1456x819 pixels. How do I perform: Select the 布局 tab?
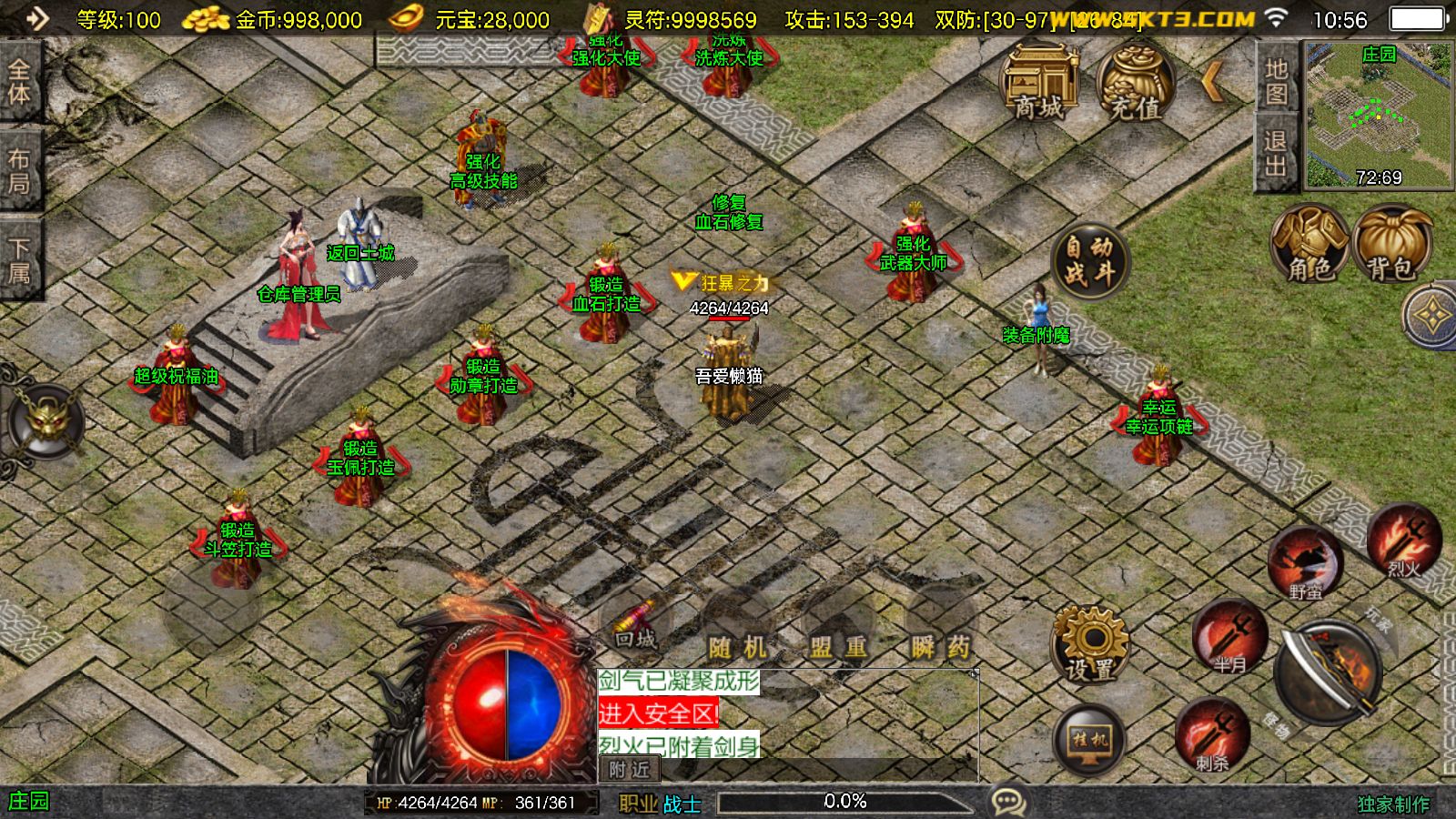click(x=19, y=171)
